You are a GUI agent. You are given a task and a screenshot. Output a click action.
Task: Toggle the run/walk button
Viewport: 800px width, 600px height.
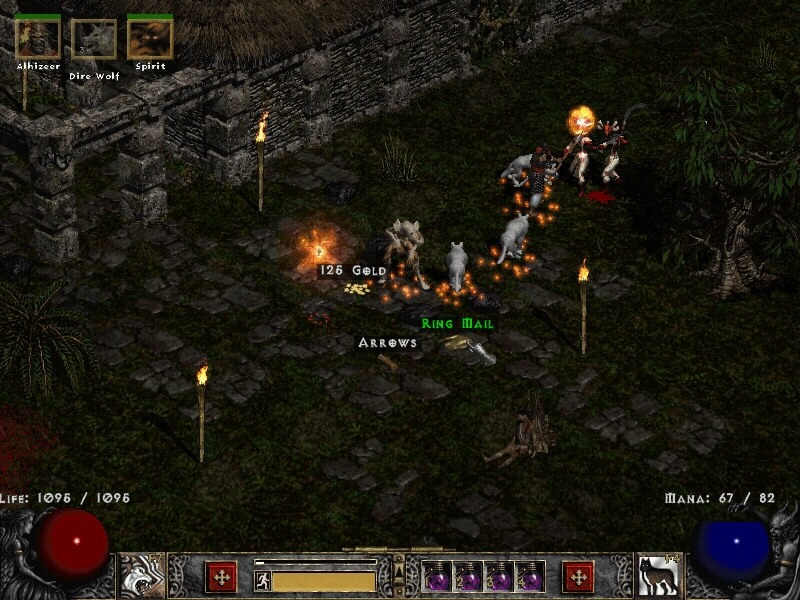click(x=263, y=580)
